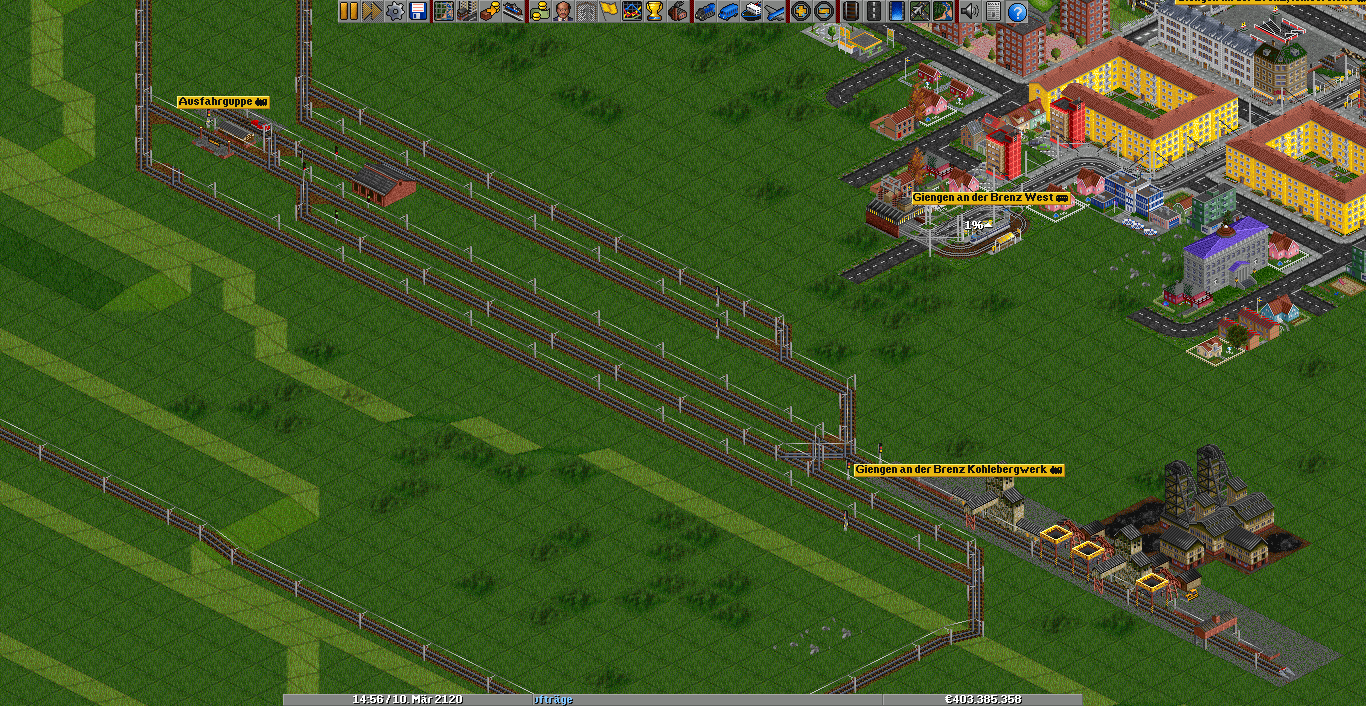Open the railway construction tool
The width and height of the screenshot is (1366, 706).
(850, 11)
